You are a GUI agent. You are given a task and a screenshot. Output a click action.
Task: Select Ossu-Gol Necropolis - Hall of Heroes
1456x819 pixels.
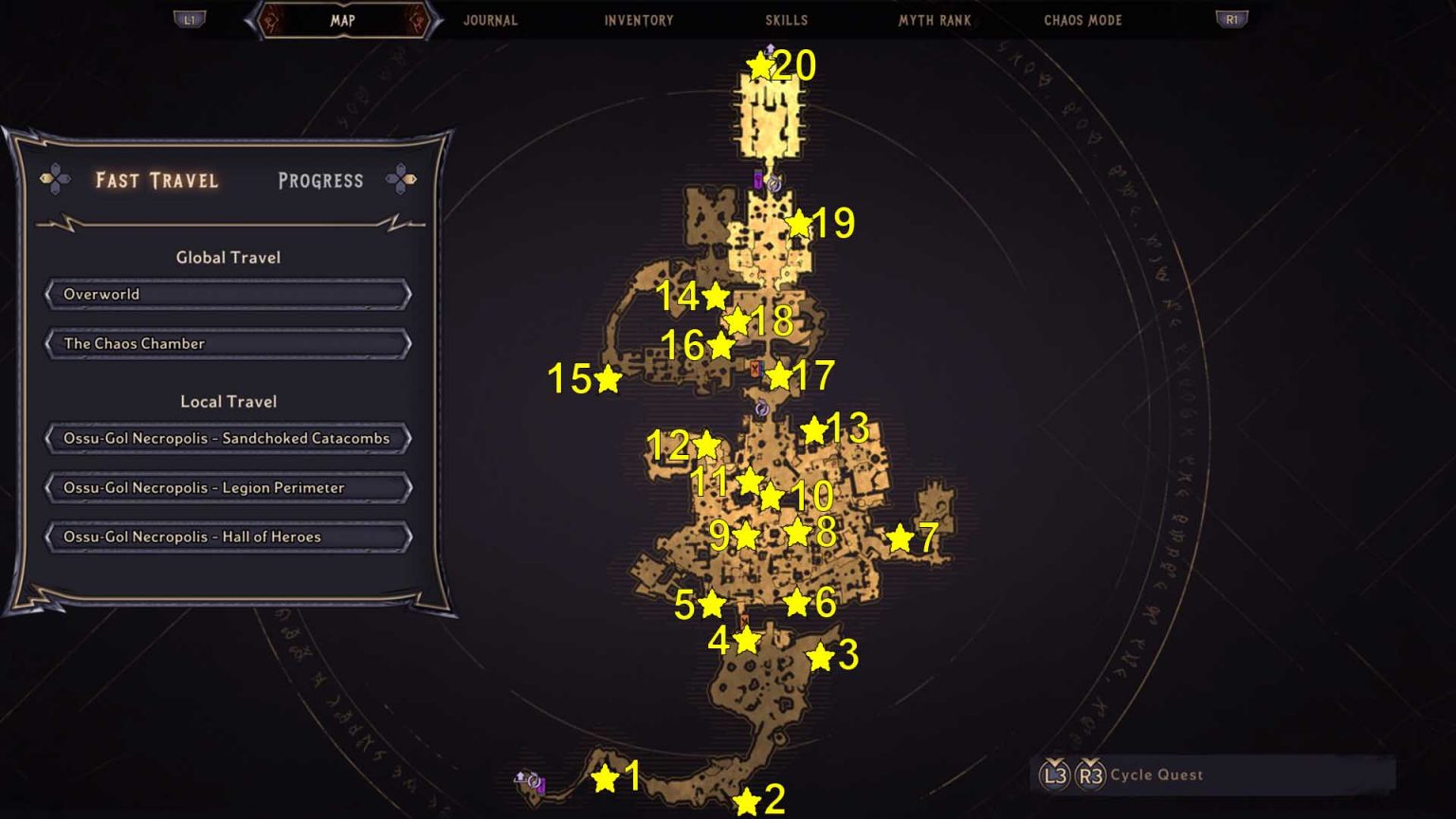pos(228,537)
